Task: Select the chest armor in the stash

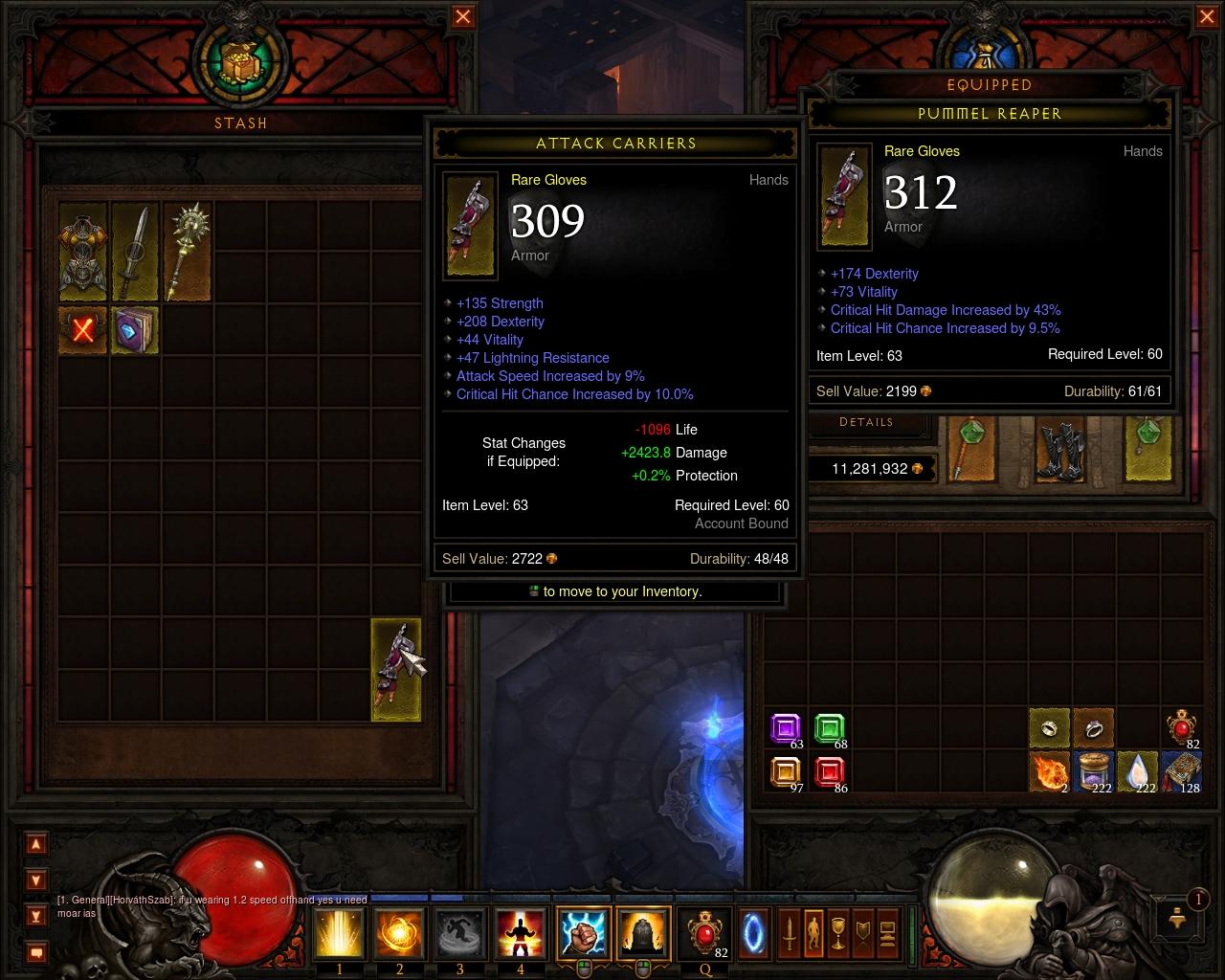Action: [x=82, y=252]
